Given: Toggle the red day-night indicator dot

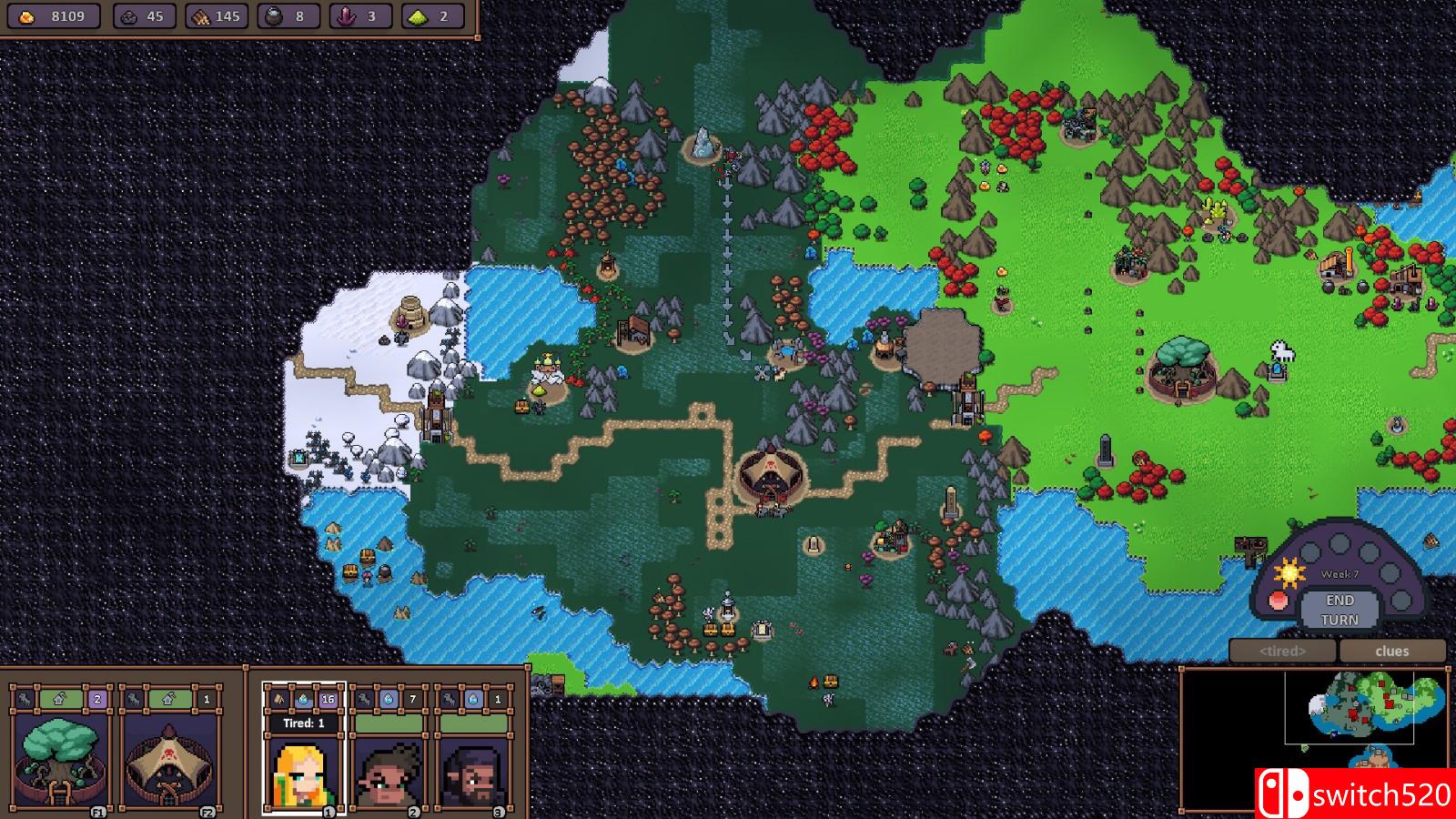Looking at the screenshot, I should pyautogui.click(x=1279, y=601).
